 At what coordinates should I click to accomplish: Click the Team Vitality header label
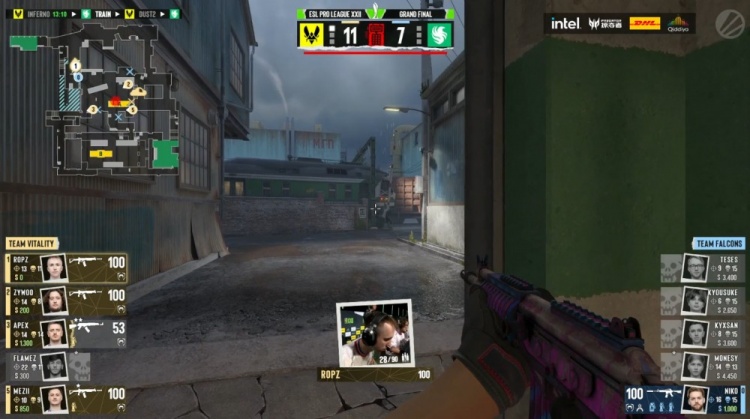click(x=33, y=244)
